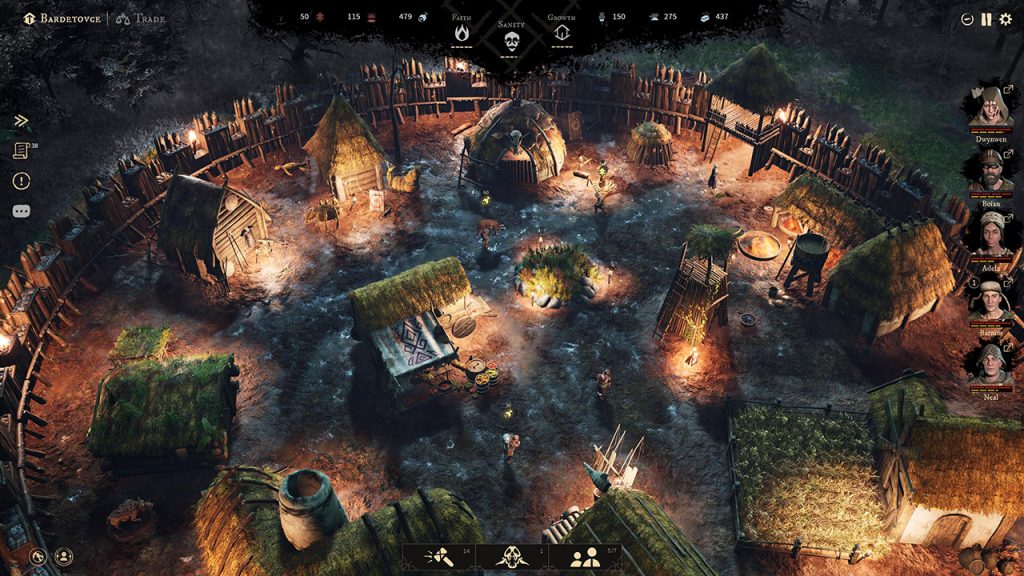Screen dimensions: 1024x576
Task: Select the Sanity skull icon
Action: tap(511, 40)
